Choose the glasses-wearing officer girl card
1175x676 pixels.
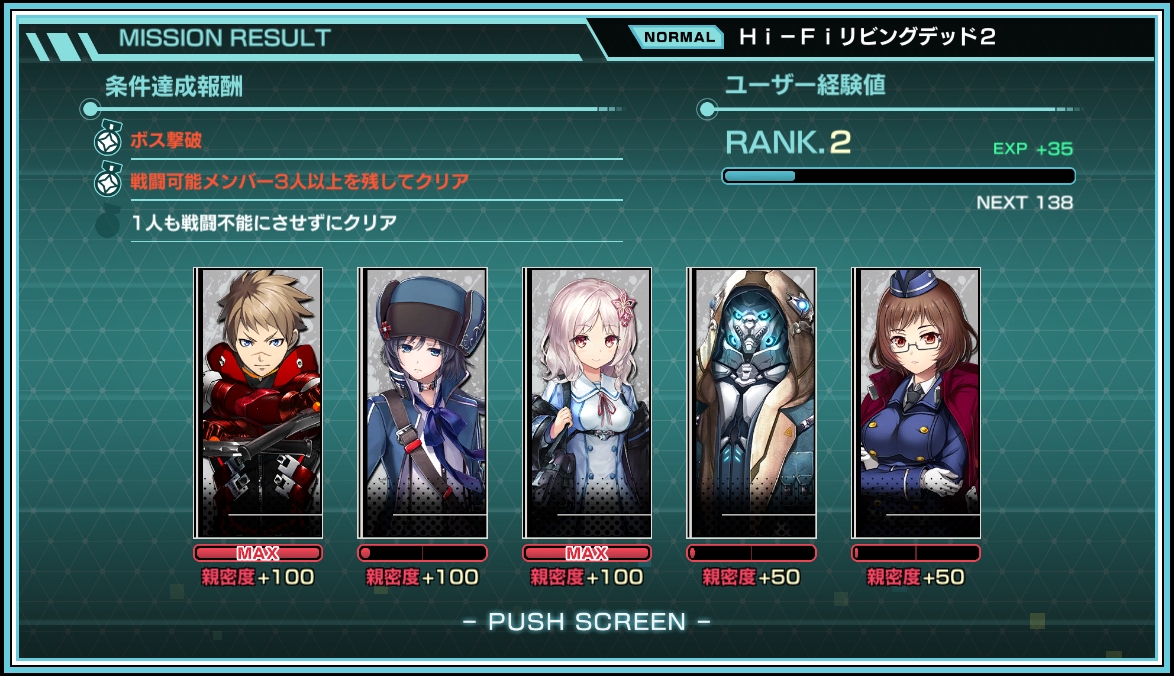click(916, 403)
